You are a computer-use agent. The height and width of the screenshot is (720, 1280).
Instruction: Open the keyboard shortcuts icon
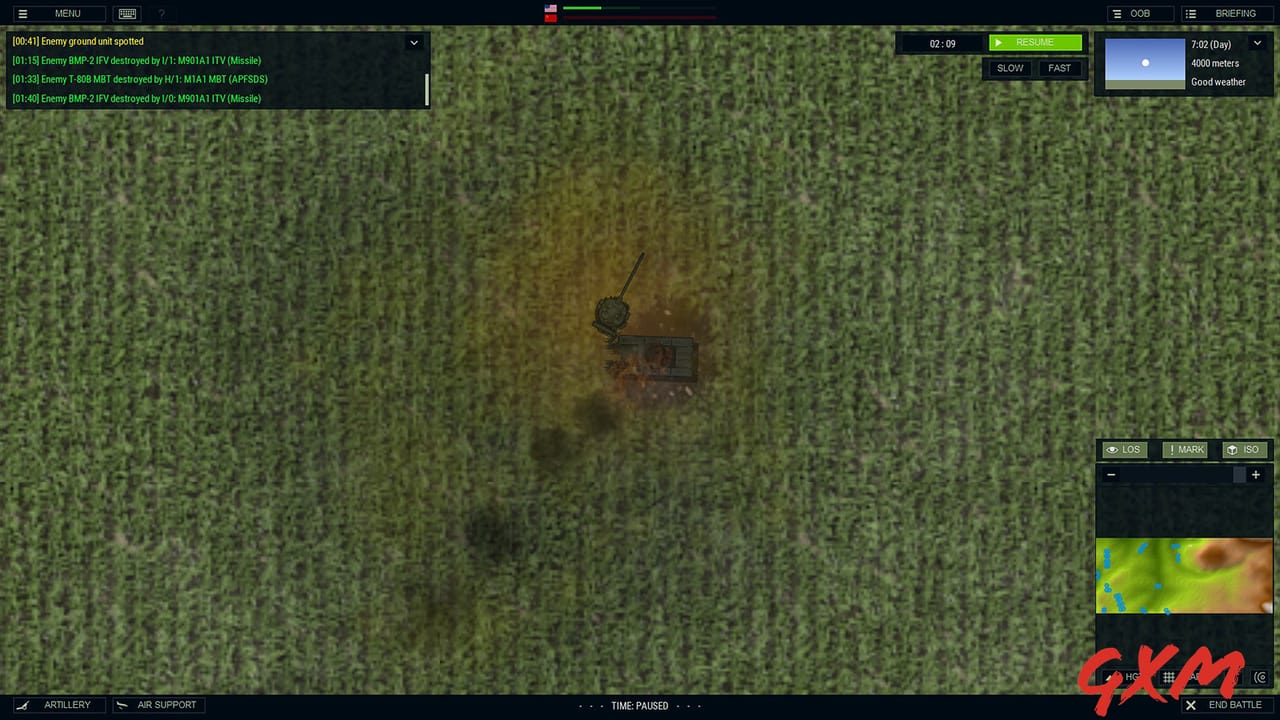[127, 13]
